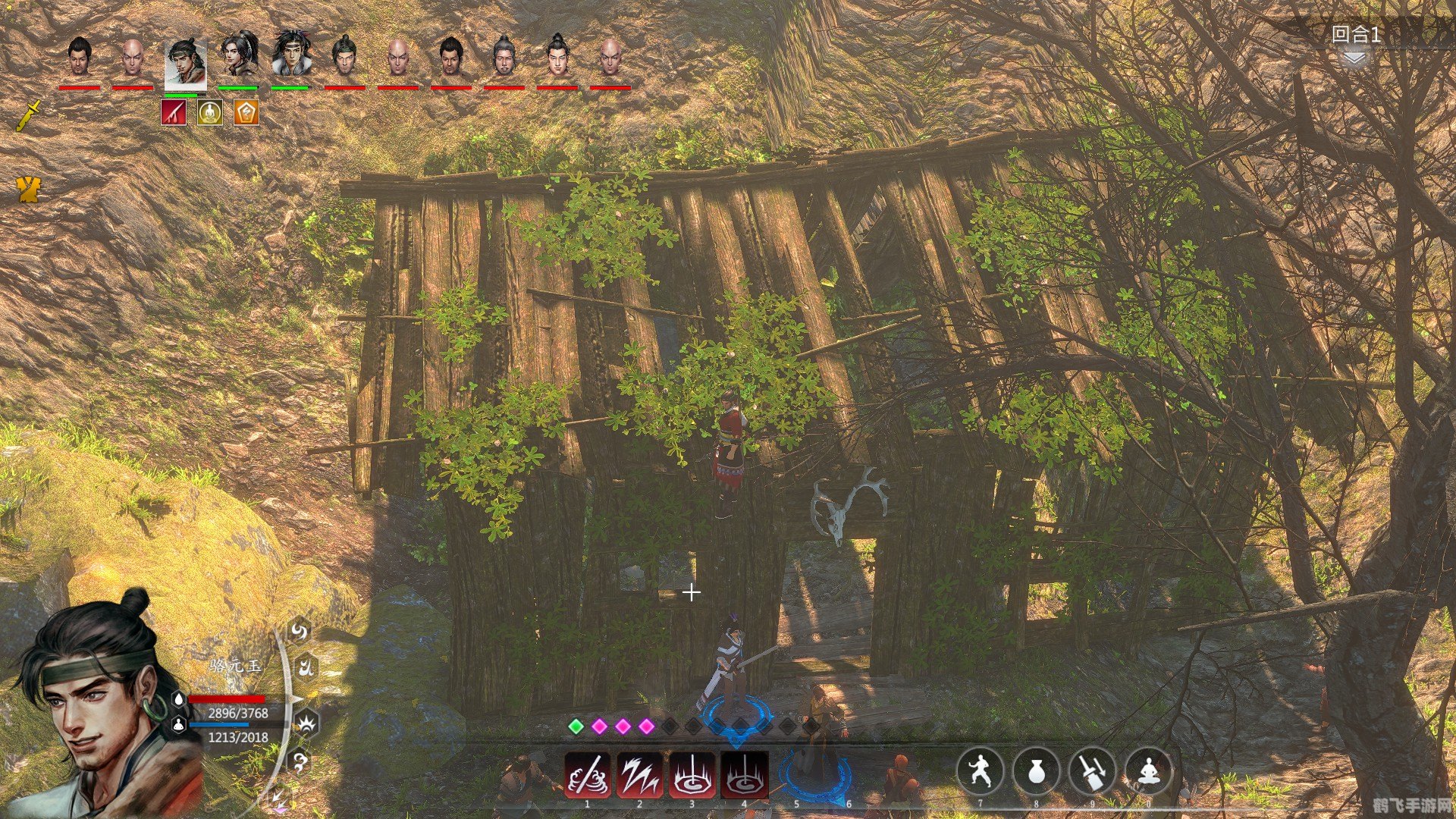Click the double-arrow hexagon below portrait arc
The width and height of the screenshot is (1456, 819).
(x=280, y=799)
